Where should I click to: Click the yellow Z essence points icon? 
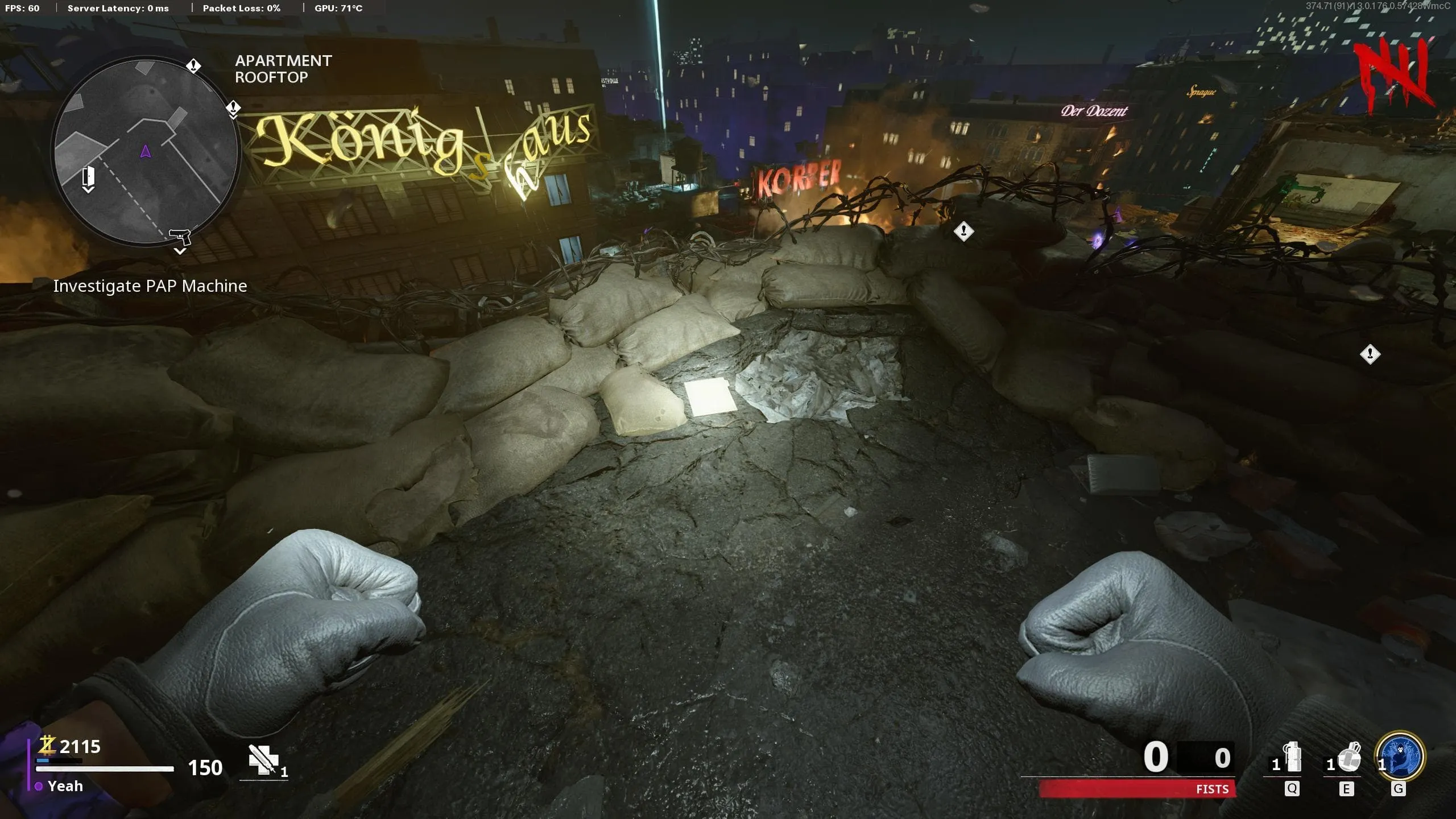pos(47,745)
